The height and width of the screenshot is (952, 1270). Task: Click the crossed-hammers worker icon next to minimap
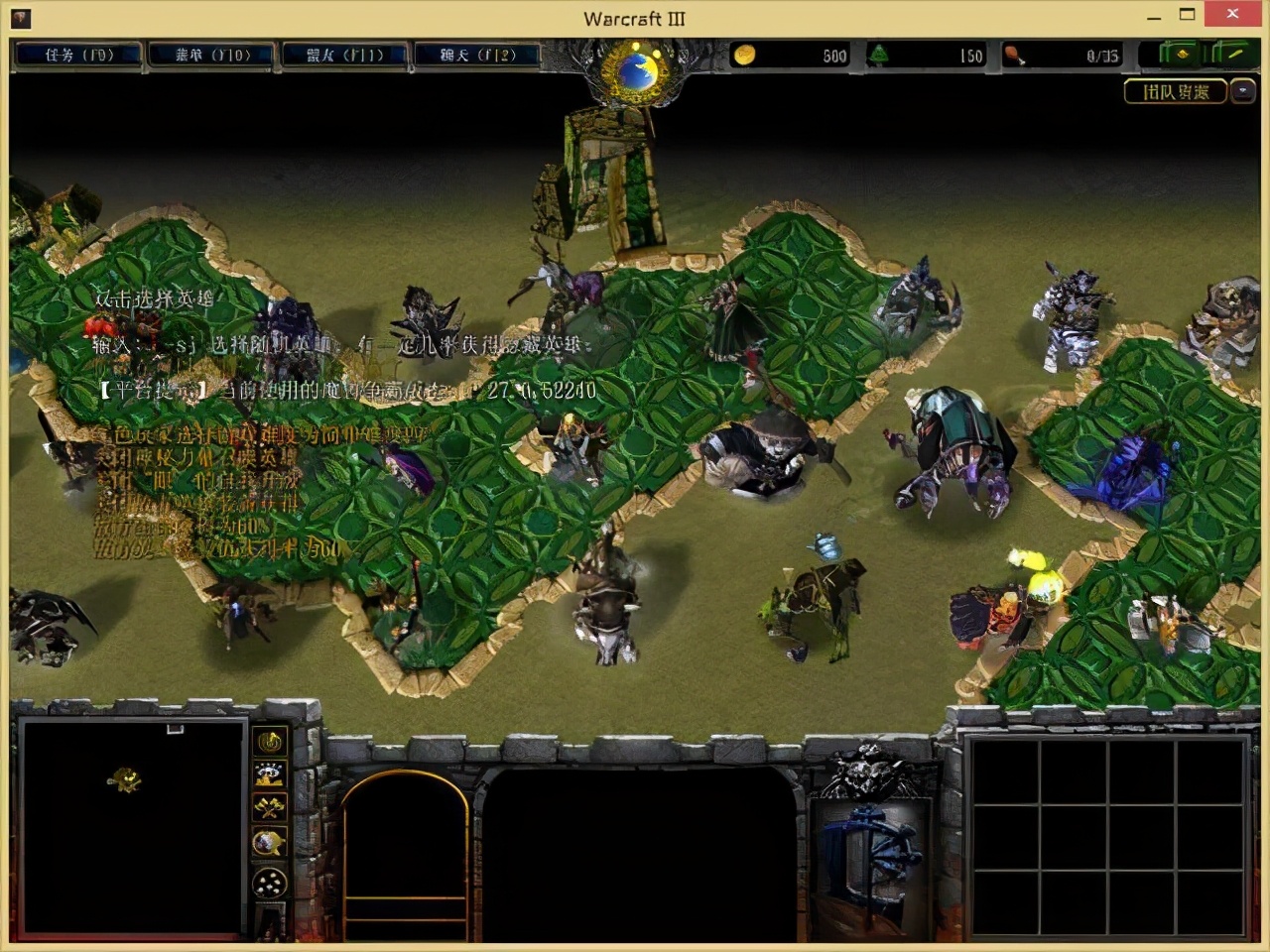coord(269,806)
